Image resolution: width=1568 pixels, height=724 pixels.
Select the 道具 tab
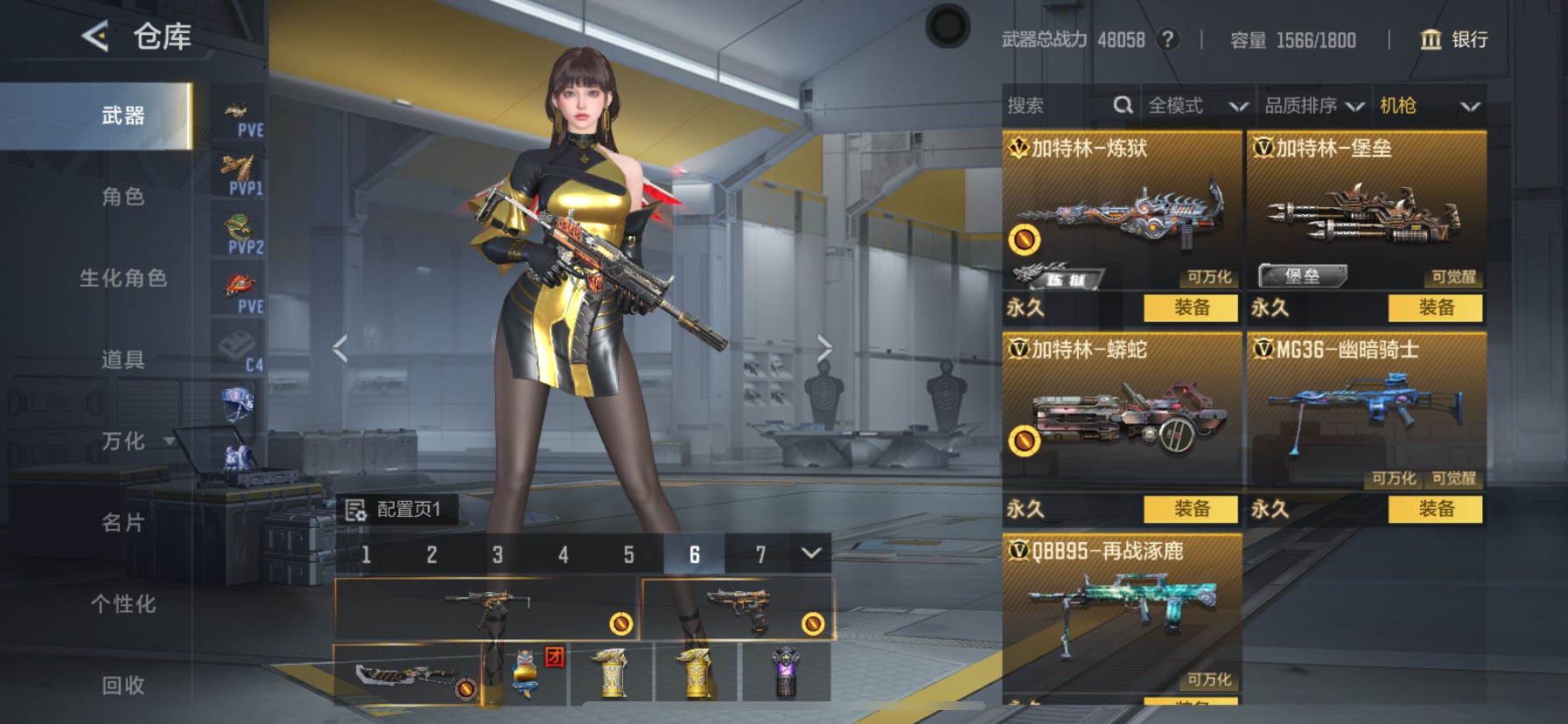[122, 359]
